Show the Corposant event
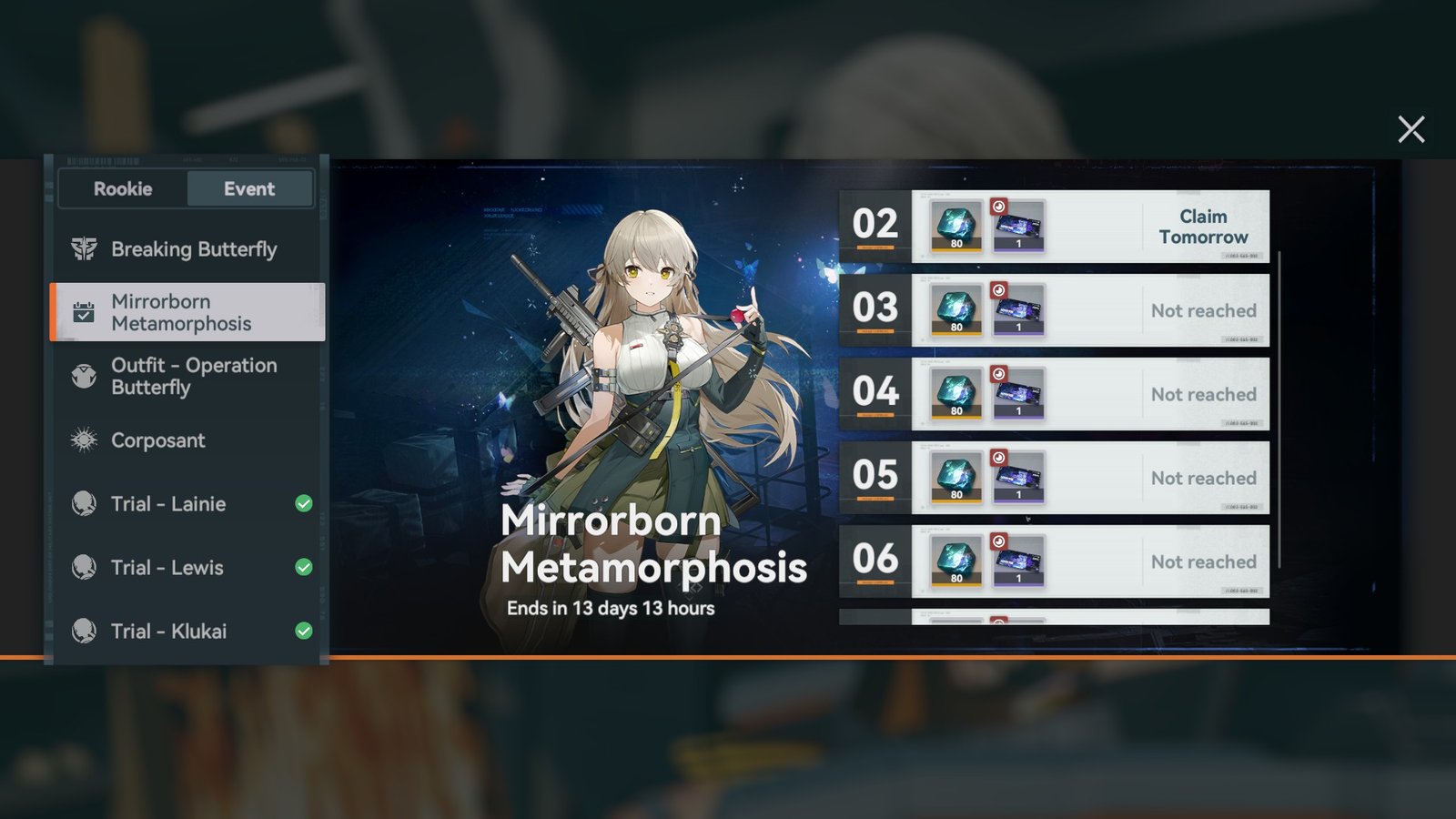The width and height of the screenshot is (1456, 819). (157, 440)
